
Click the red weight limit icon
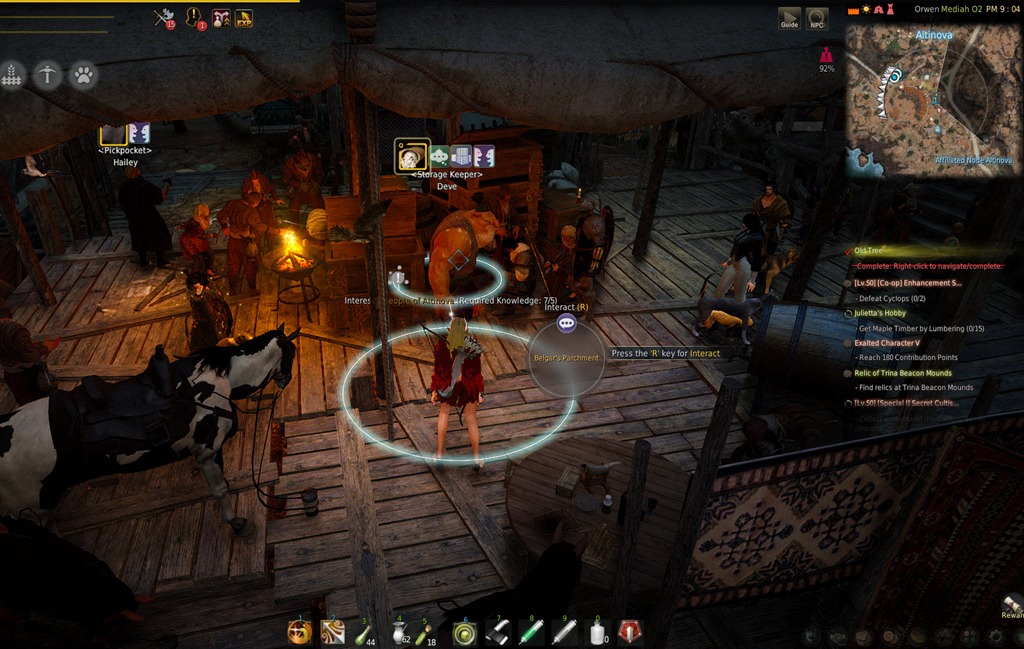point(827,55)
